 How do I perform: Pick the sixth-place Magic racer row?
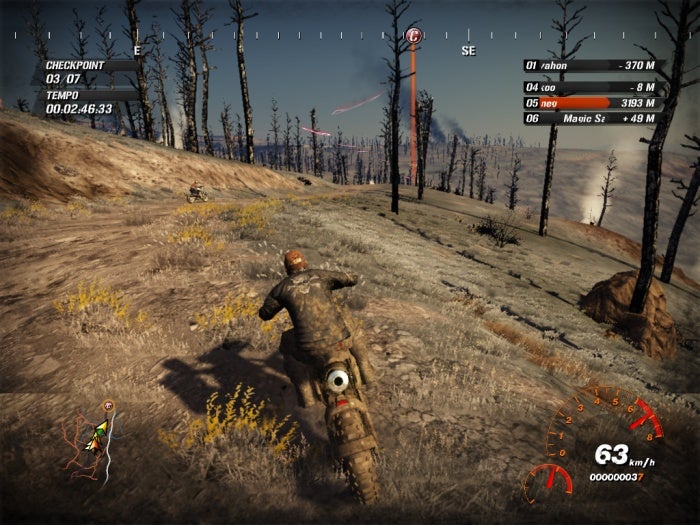591,119
